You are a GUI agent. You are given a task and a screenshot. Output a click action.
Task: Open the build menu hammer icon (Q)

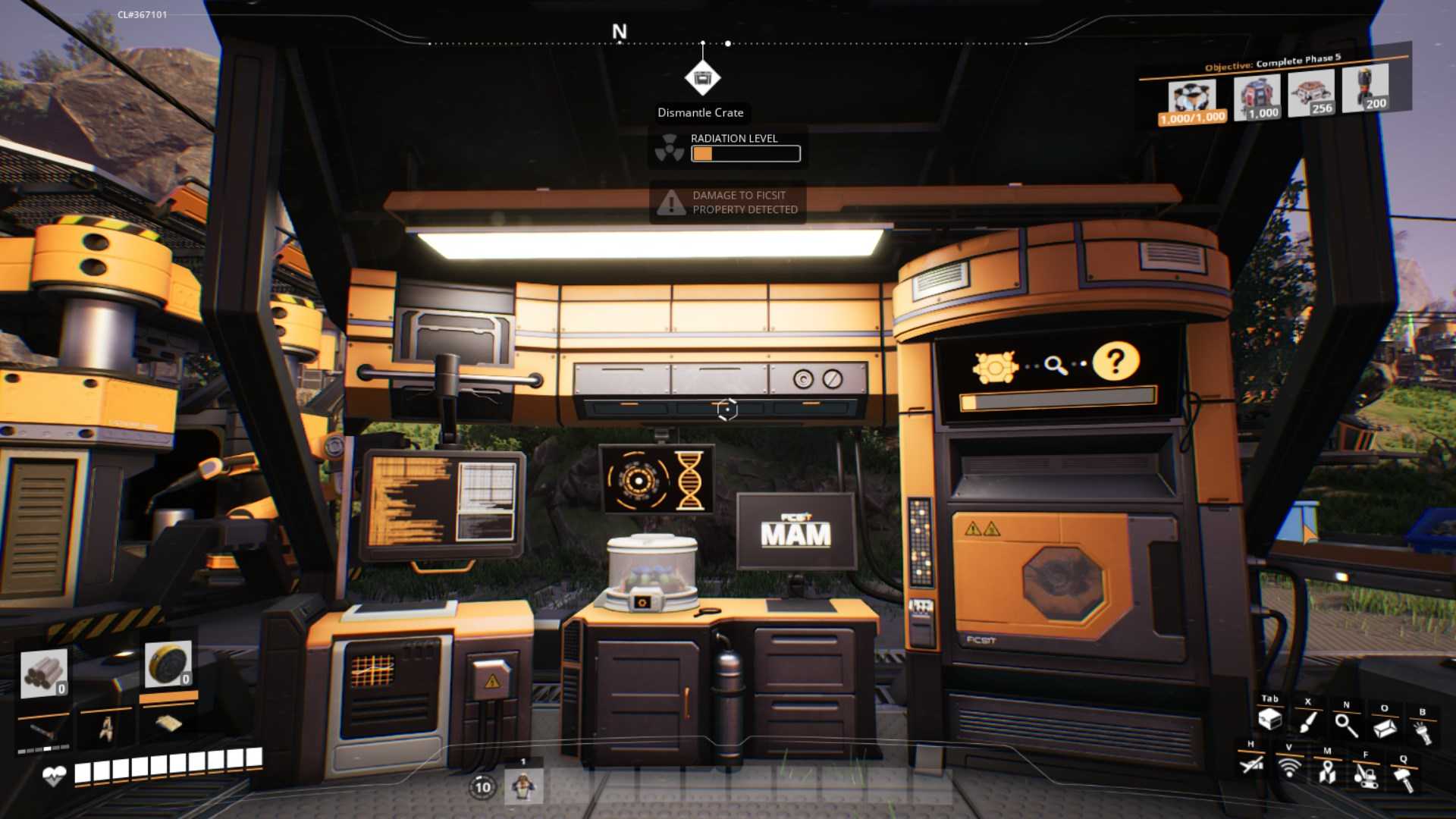coord(1404,777)
